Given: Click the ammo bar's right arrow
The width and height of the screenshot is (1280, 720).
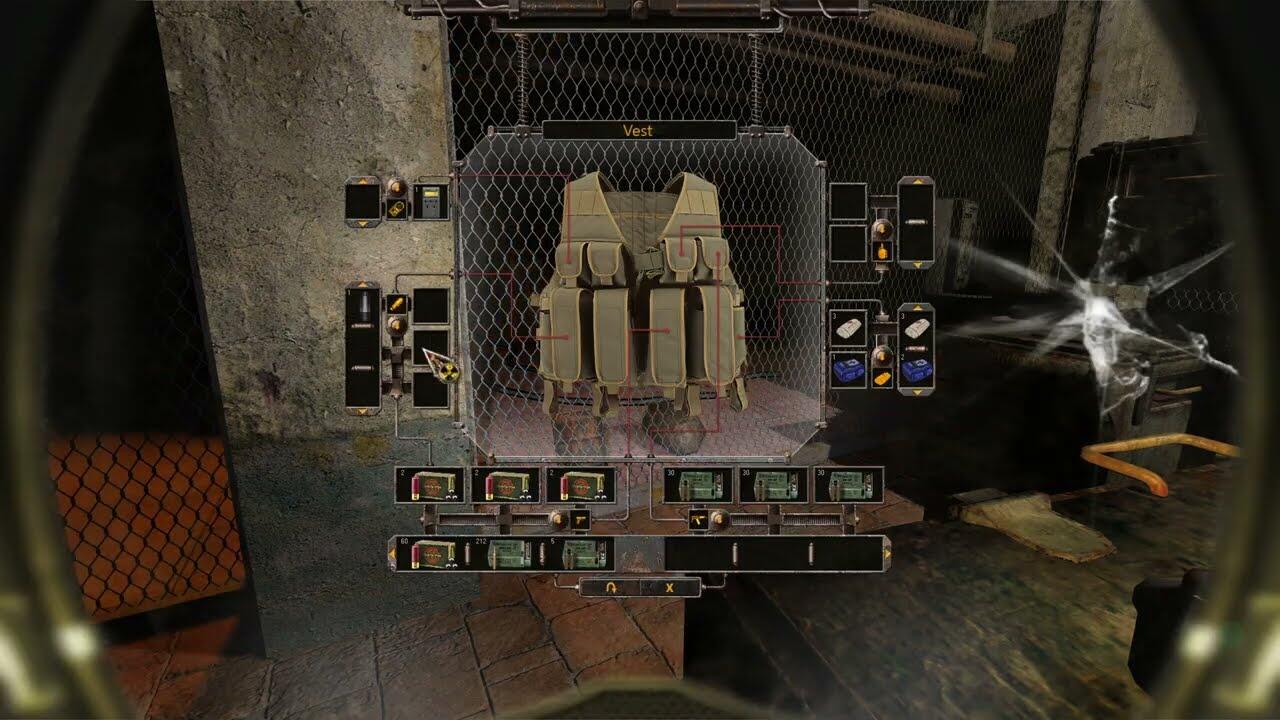Looking at the screenshot, I should [886, 553].
